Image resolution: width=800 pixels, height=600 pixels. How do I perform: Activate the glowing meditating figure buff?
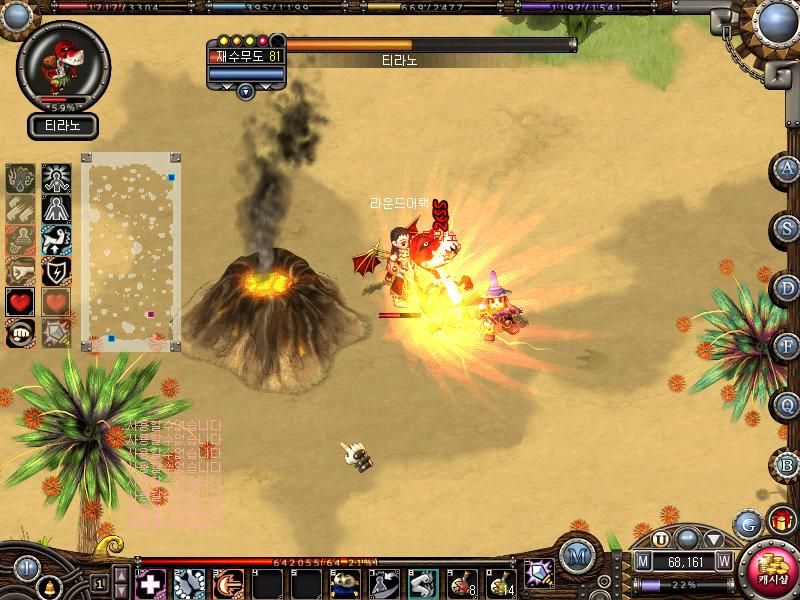pyautogui.click(x=55, y=178)
